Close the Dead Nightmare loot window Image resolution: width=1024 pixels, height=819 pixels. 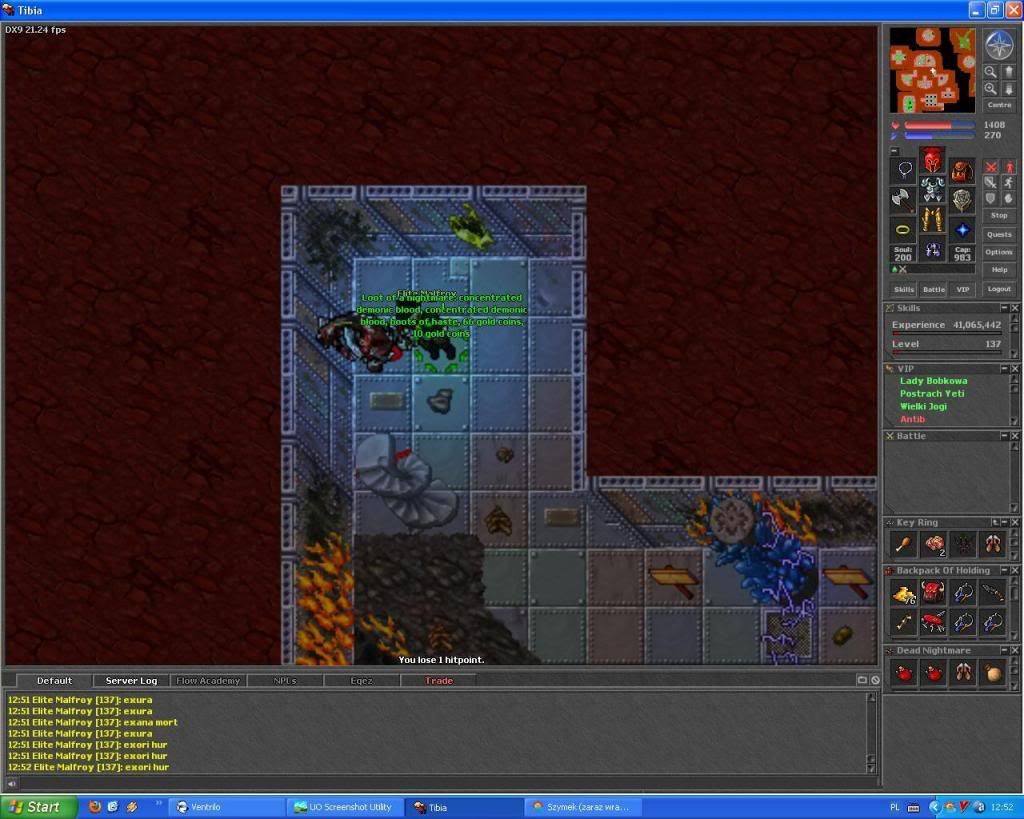pos(1014,651)
